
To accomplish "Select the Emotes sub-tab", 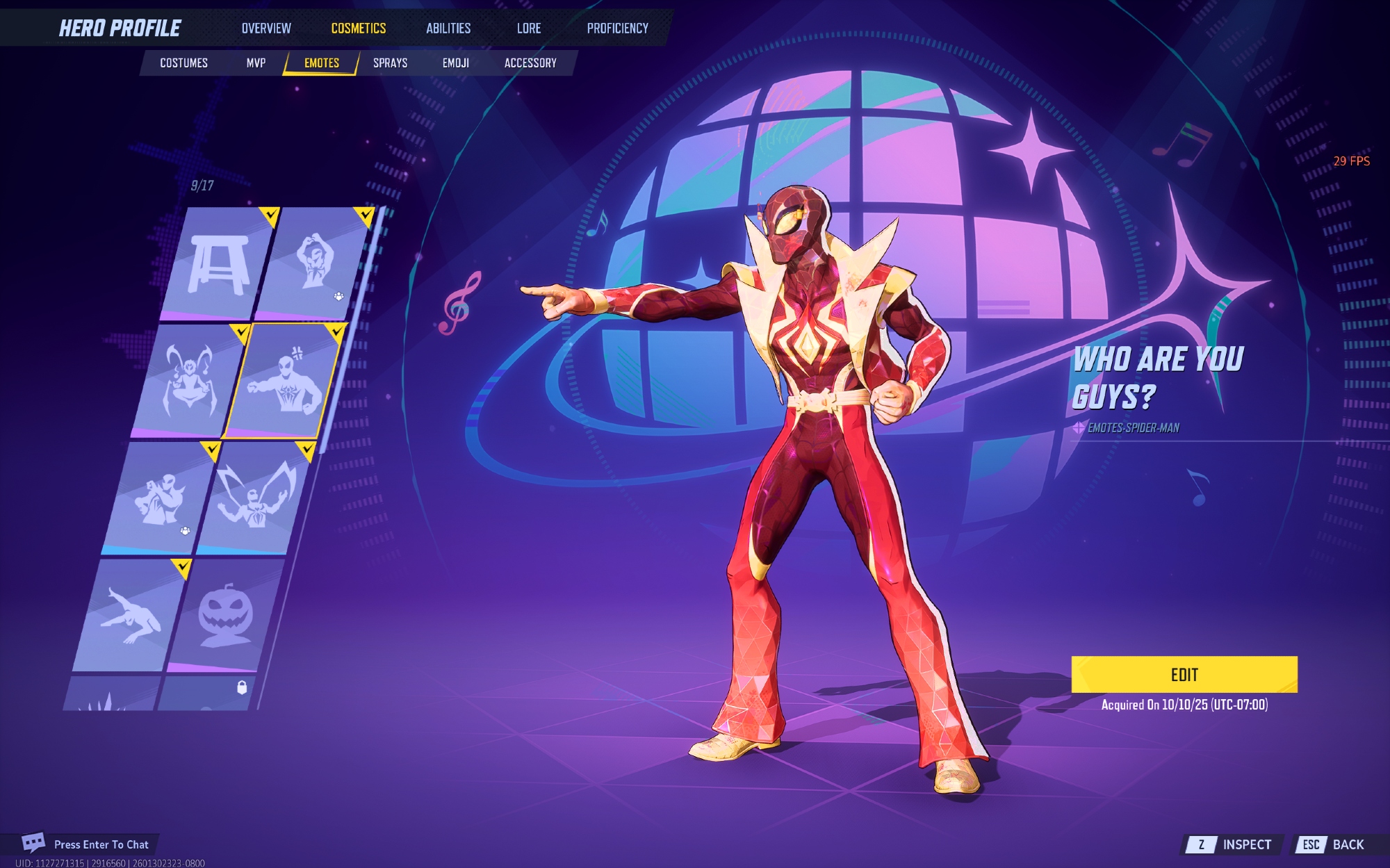I will [322, 63].
